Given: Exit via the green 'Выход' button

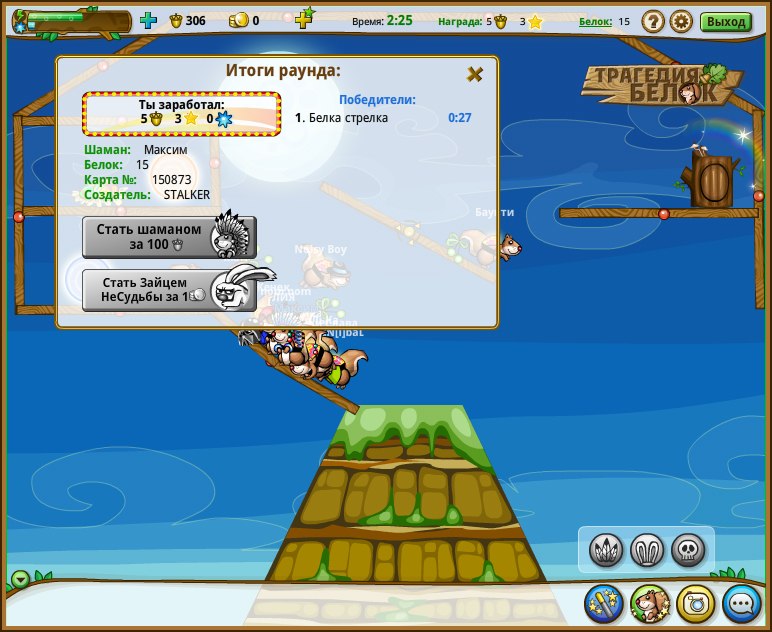Looking at the screenshot, I should point(726,21).
